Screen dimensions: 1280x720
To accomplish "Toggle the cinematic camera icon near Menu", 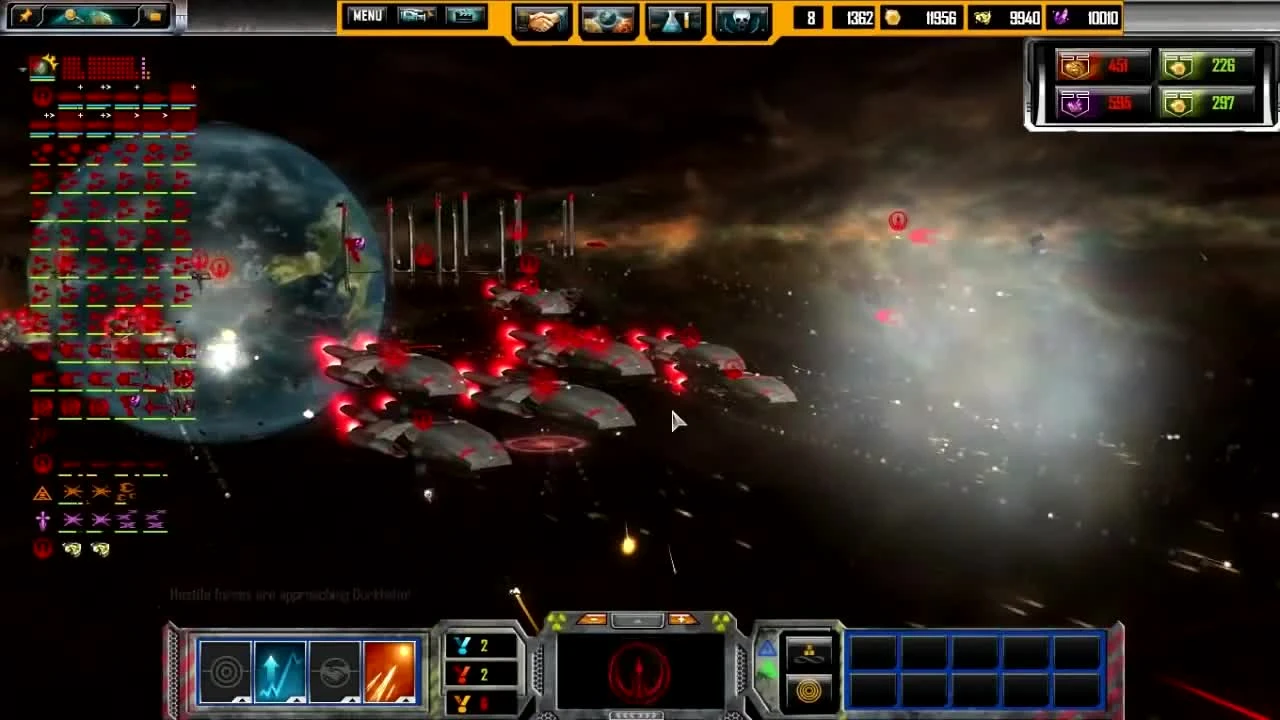I will click(x=466, y=16).
